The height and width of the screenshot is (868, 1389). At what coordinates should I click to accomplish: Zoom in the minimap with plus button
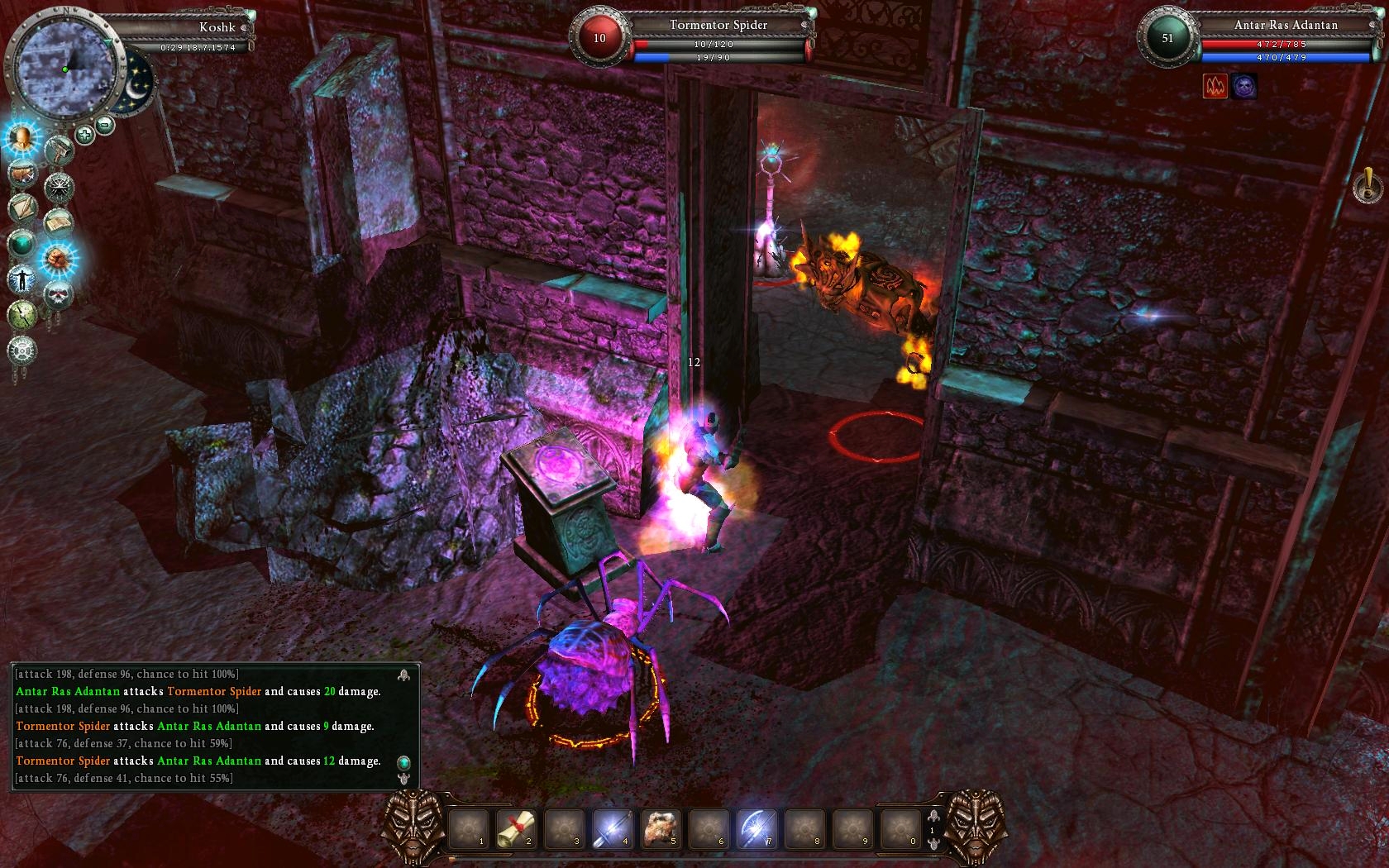tap(84, 134)
